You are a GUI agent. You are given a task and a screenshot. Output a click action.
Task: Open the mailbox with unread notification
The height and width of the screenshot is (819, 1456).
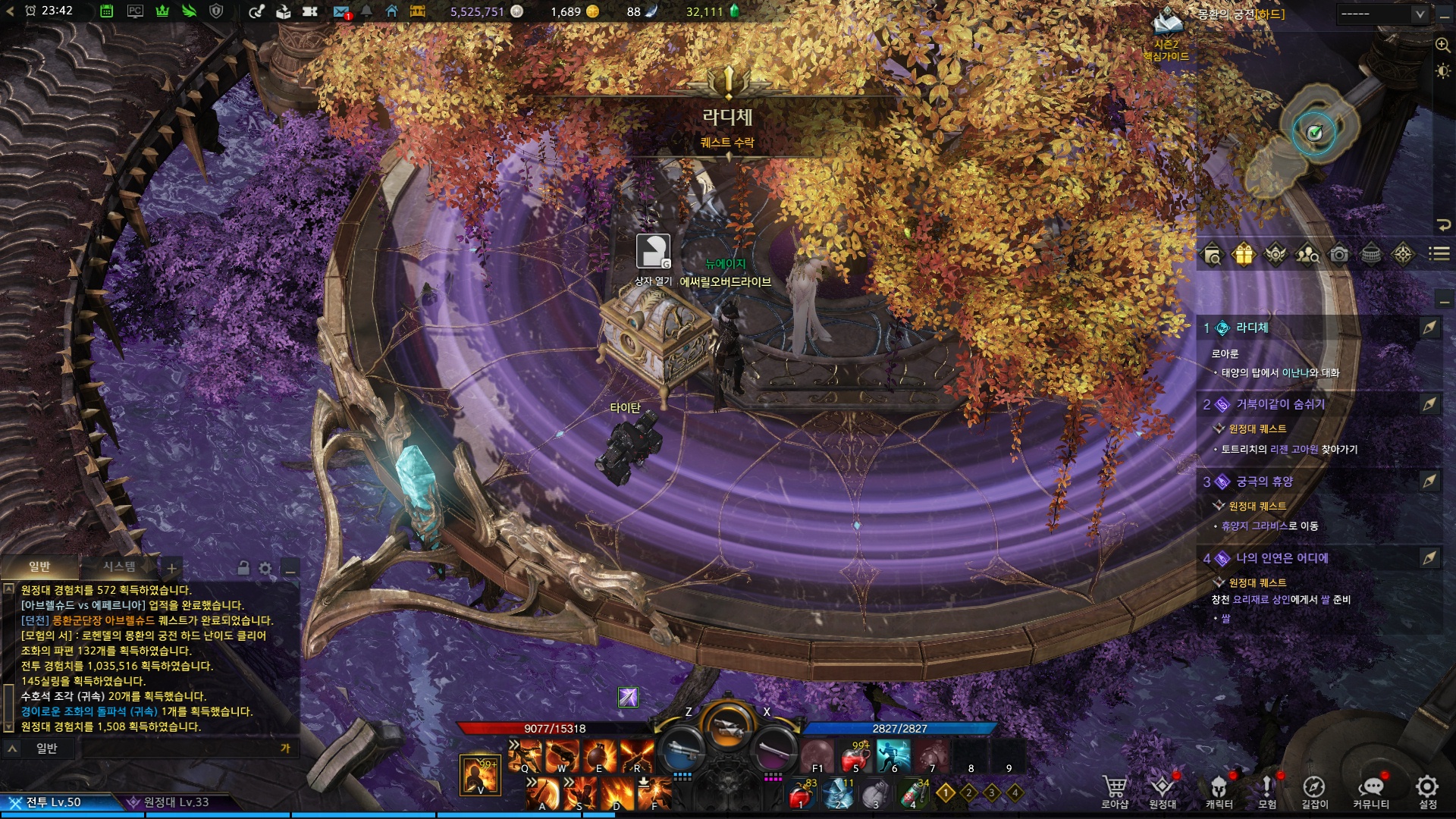(340, 11)
